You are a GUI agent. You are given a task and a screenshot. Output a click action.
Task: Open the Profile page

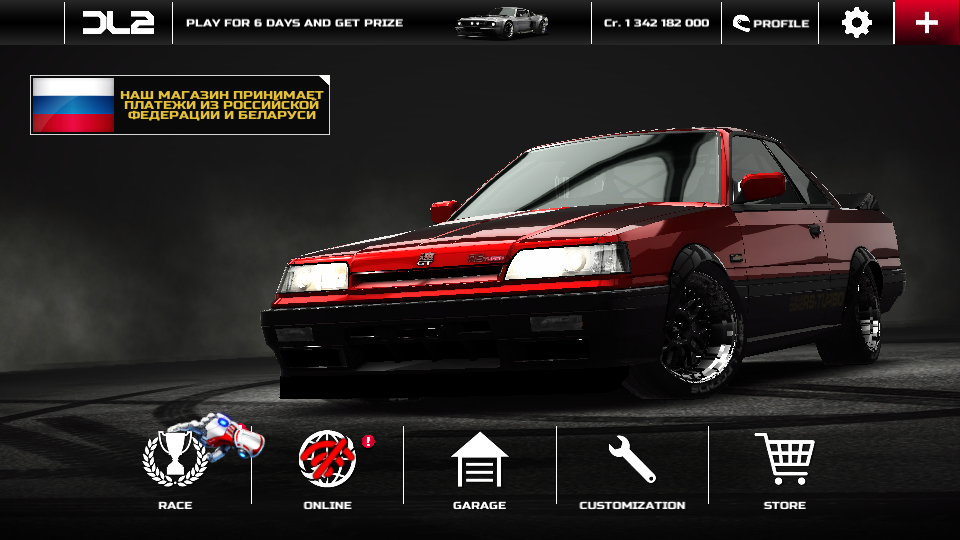point(770,22)
